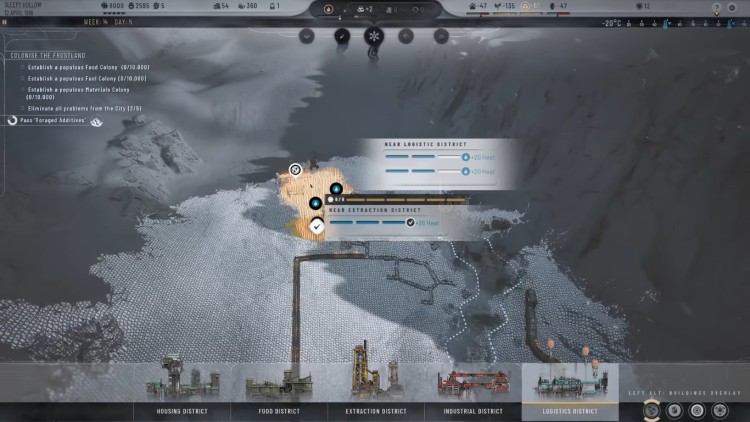
Task: Choose the Food District build option
Action: (279, 411)
